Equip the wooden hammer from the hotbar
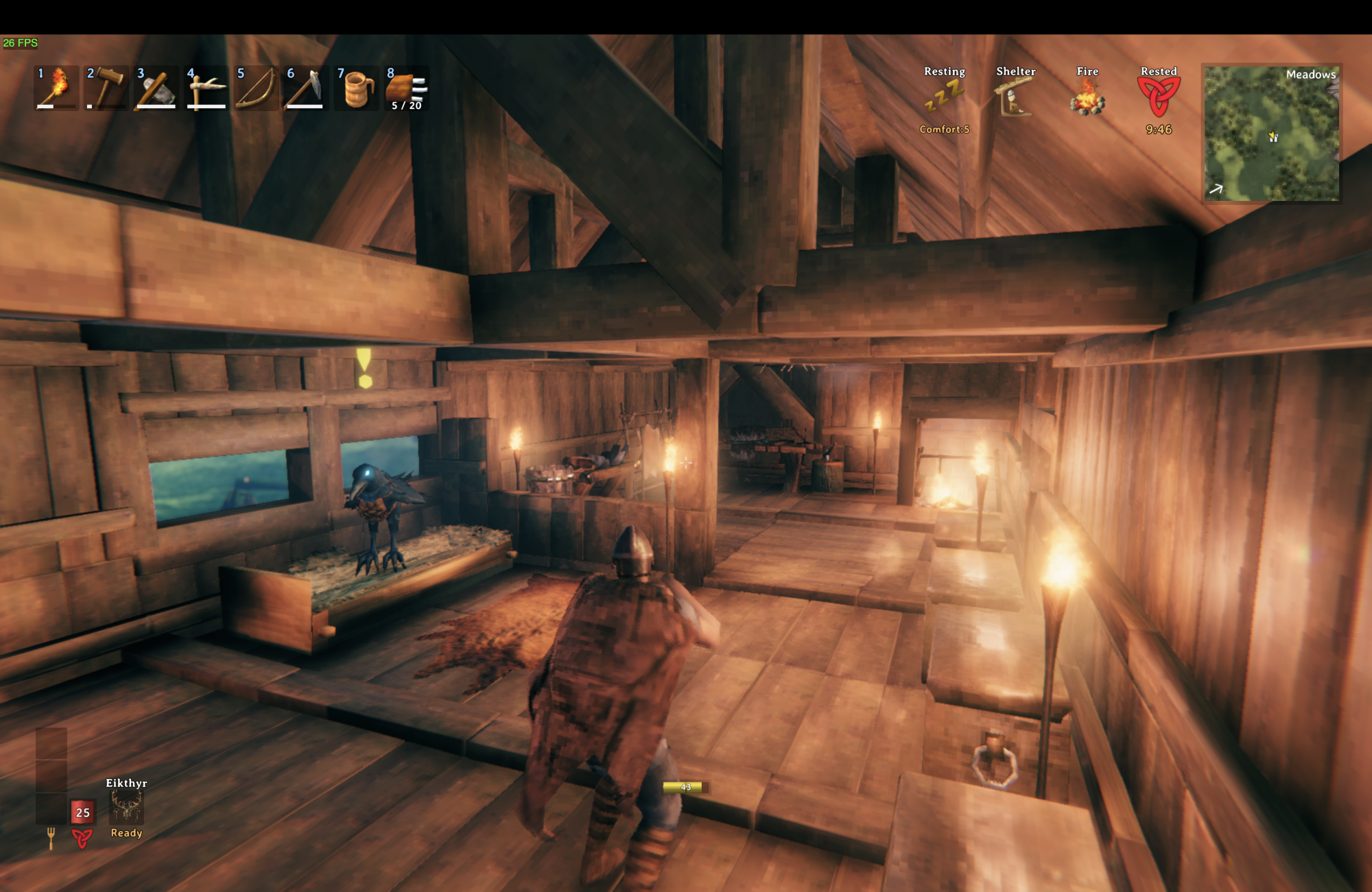The image size is (1372, 892). click(x=106, y=88)
